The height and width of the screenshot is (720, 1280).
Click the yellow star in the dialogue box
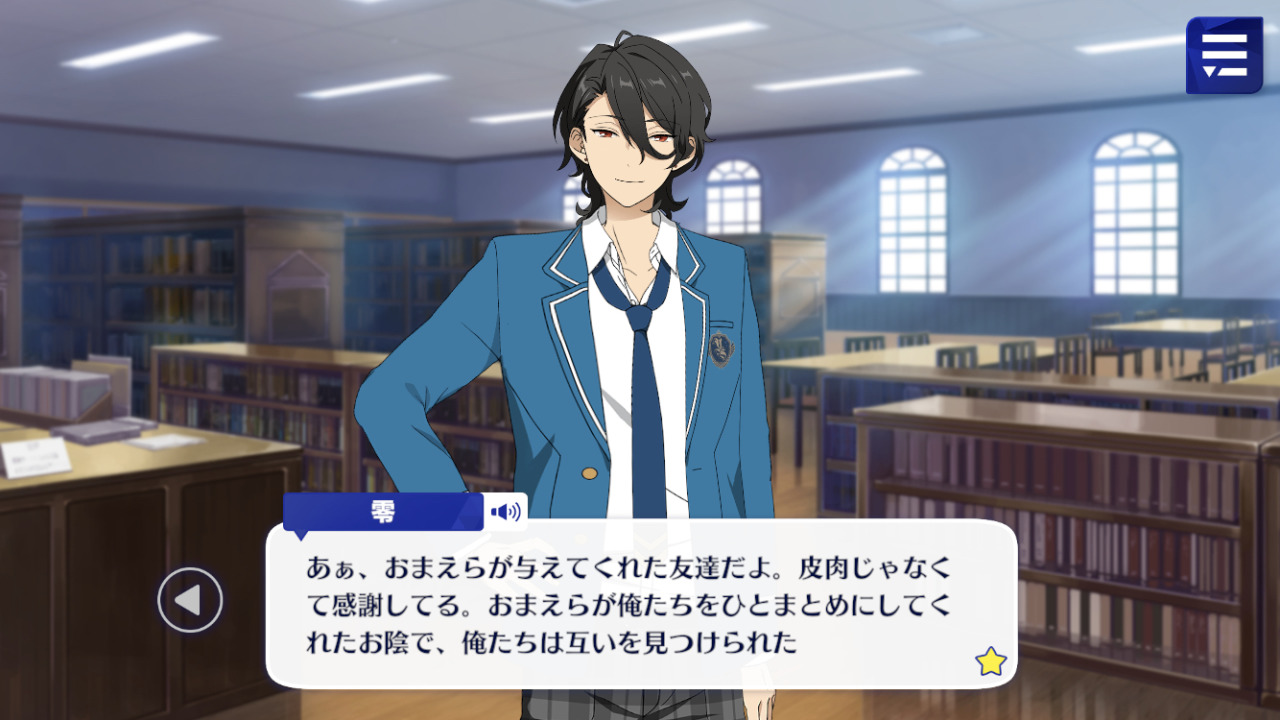click(x=990, y=661)
